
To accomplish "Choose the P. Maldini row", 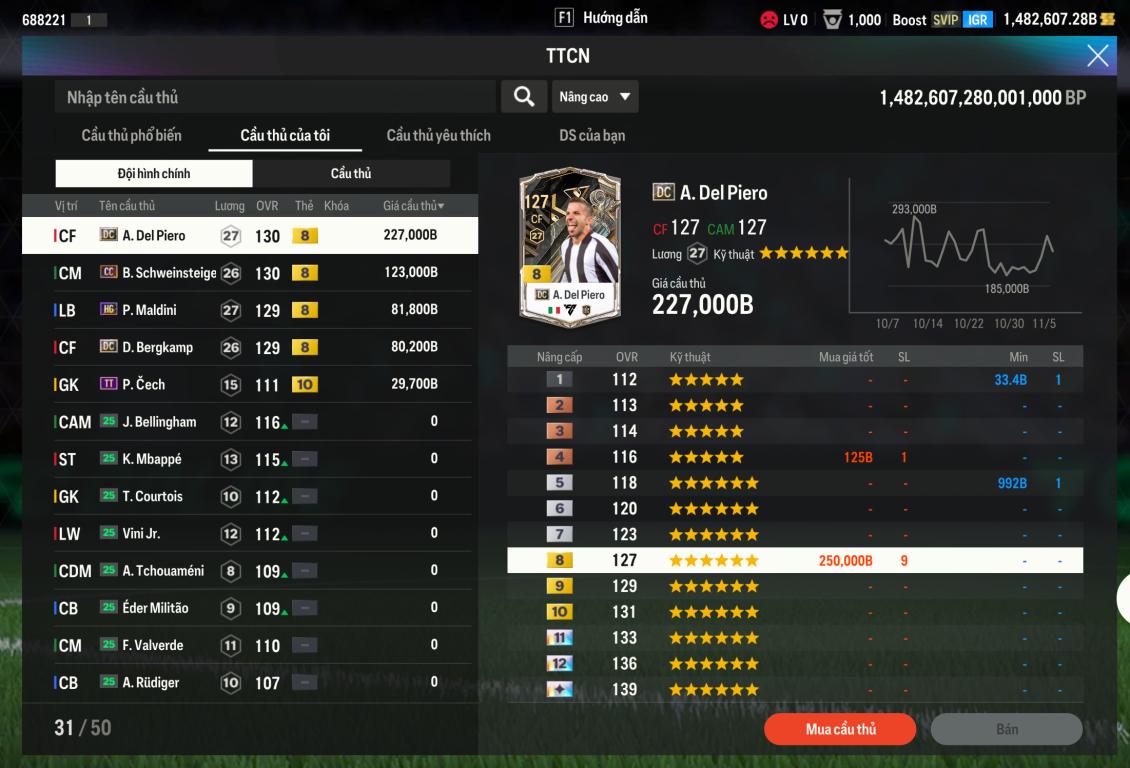I will click(250, 310).
